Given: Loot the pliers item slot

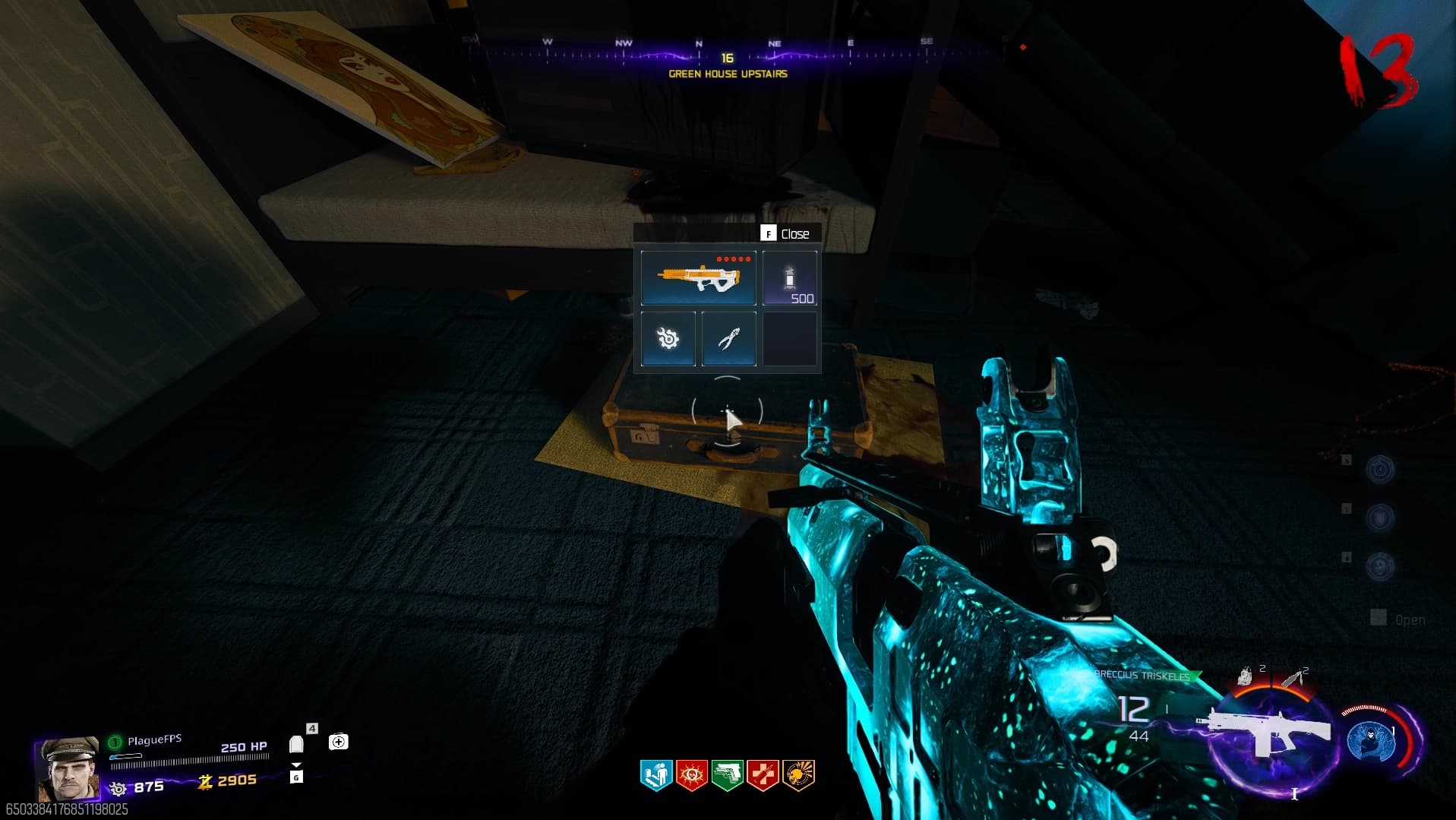Looking at the screenshot, I should pyautogui.click(x=728, y=339).
